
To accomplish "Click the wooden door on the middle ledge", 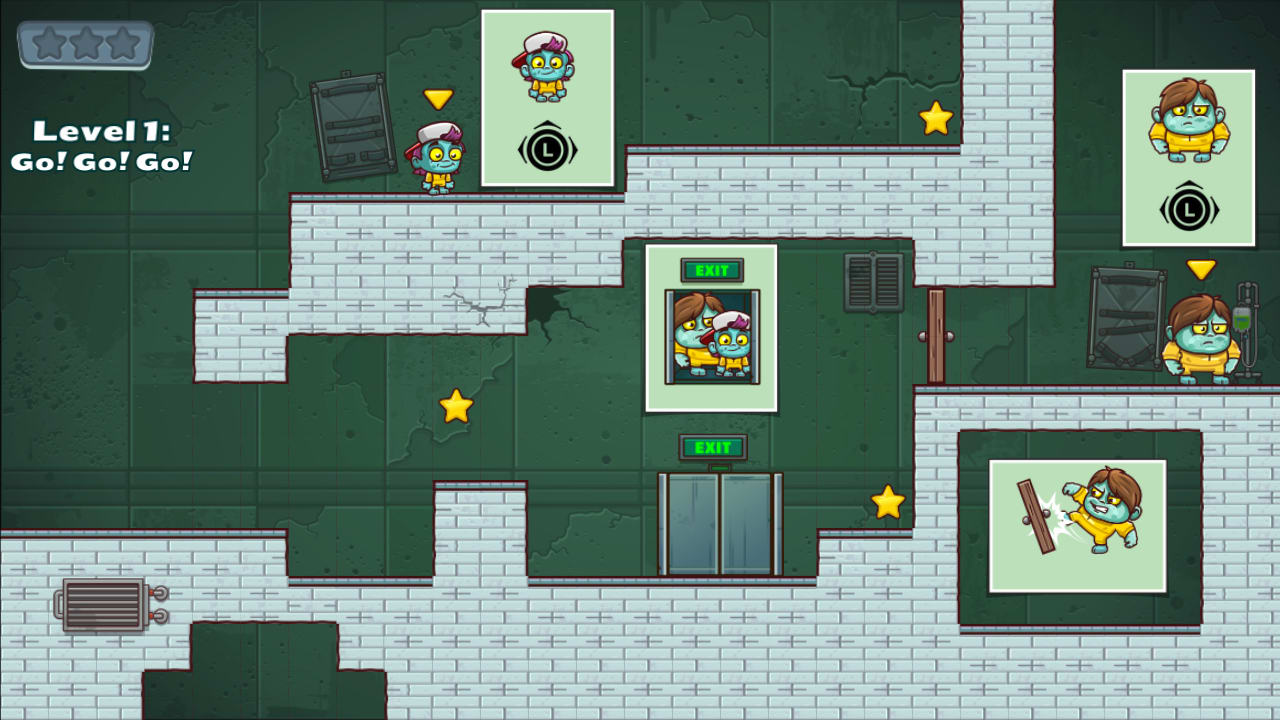I will coord(938,335).
